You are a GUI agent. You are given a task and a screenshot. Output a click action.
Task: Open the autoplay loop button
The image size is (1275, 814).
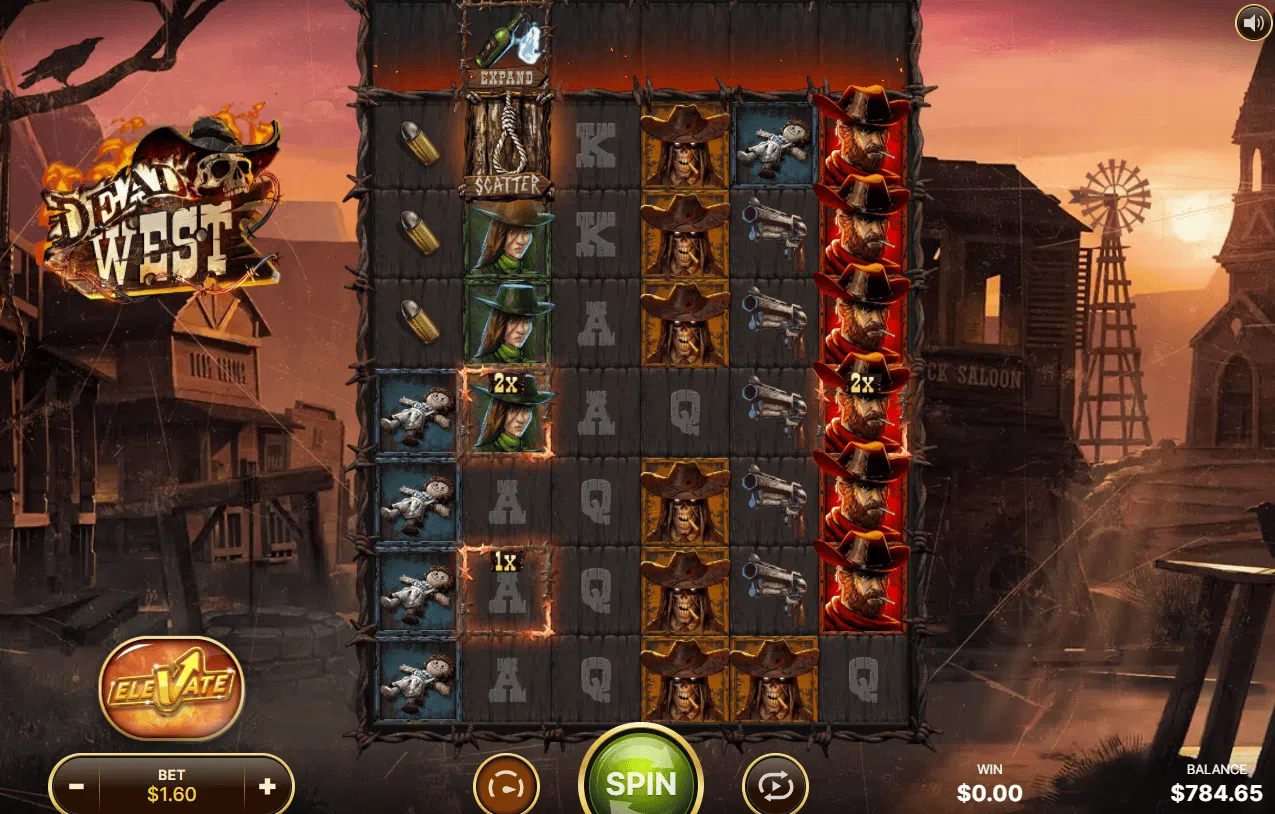tap(775, 787)
